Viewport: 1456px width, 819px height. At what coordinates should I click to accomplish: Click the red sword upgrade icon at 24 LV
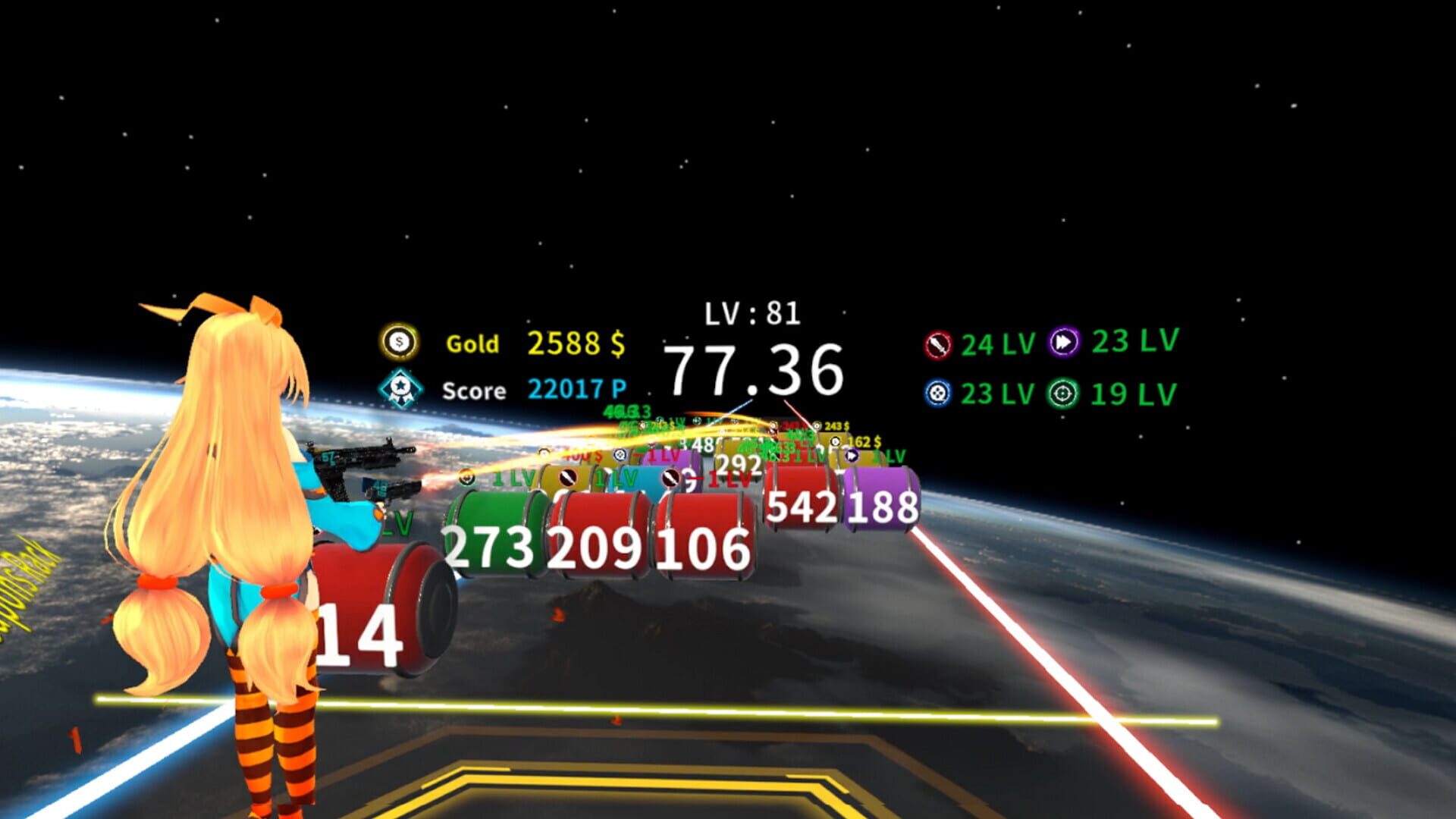tap(939, 343)
